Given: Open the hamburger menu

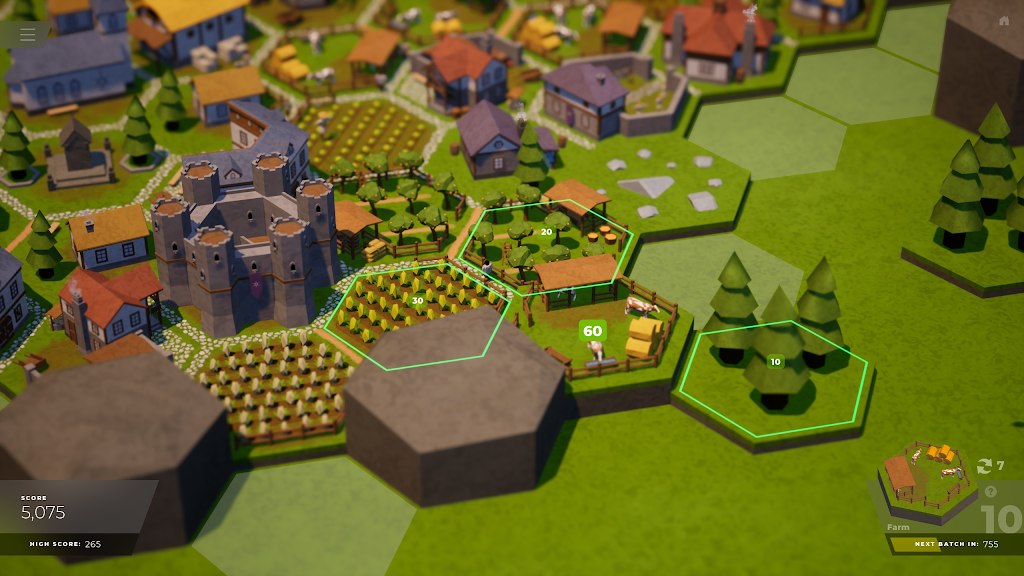Looking at the screenshot, I should pos(27,34).
